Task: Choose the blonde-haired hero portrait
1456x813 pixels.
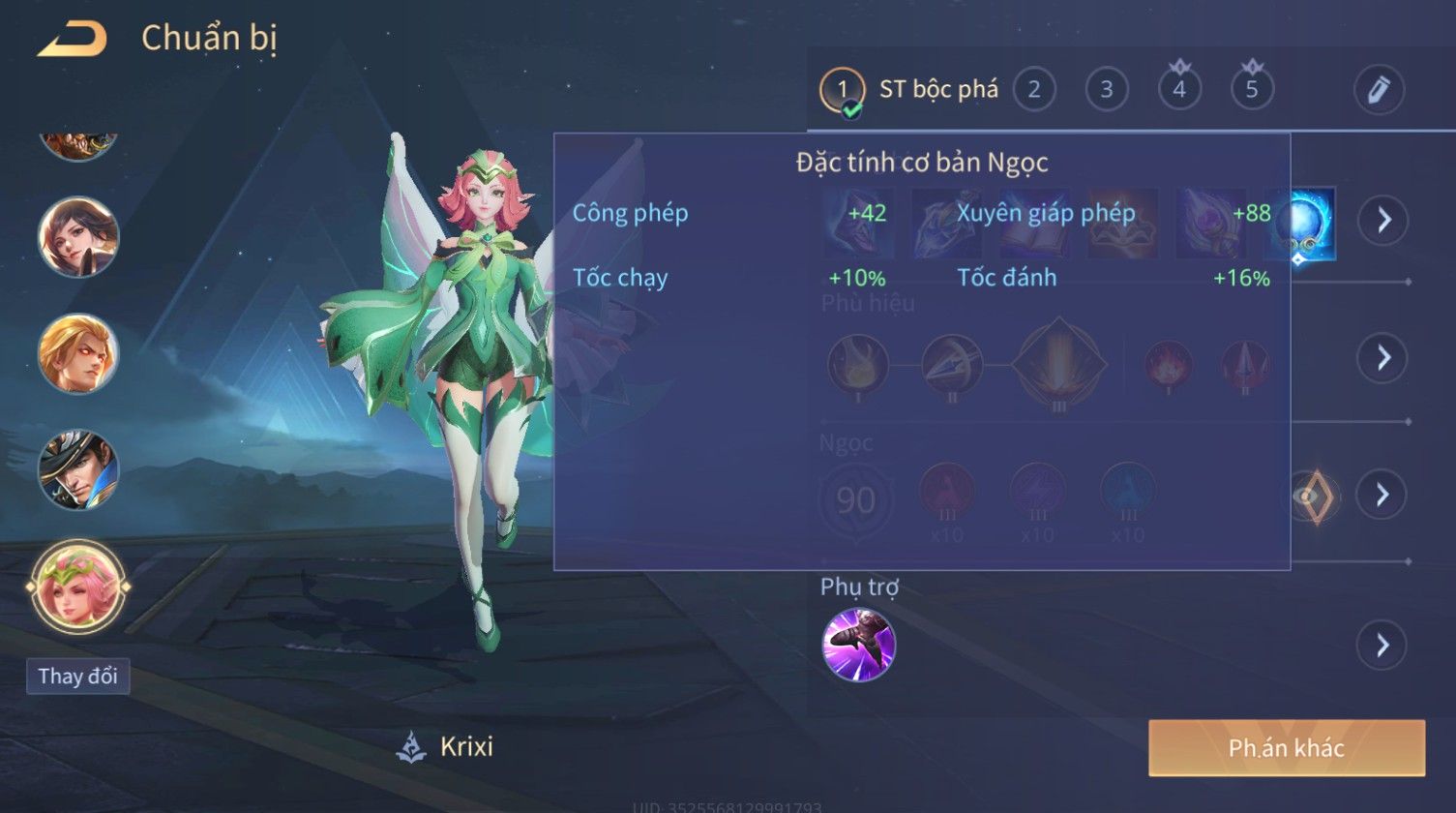Action: [x=78, y=354]
